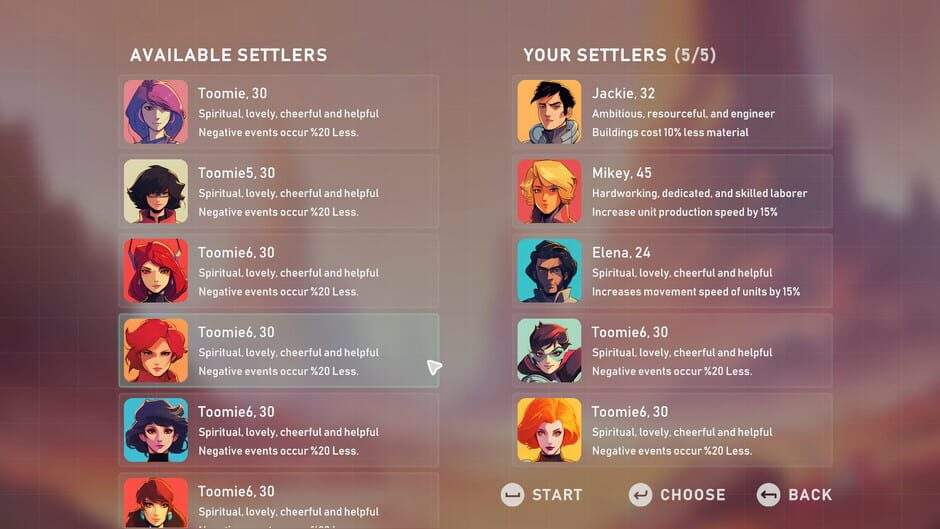Go back with the Back button

pos(795,494)
